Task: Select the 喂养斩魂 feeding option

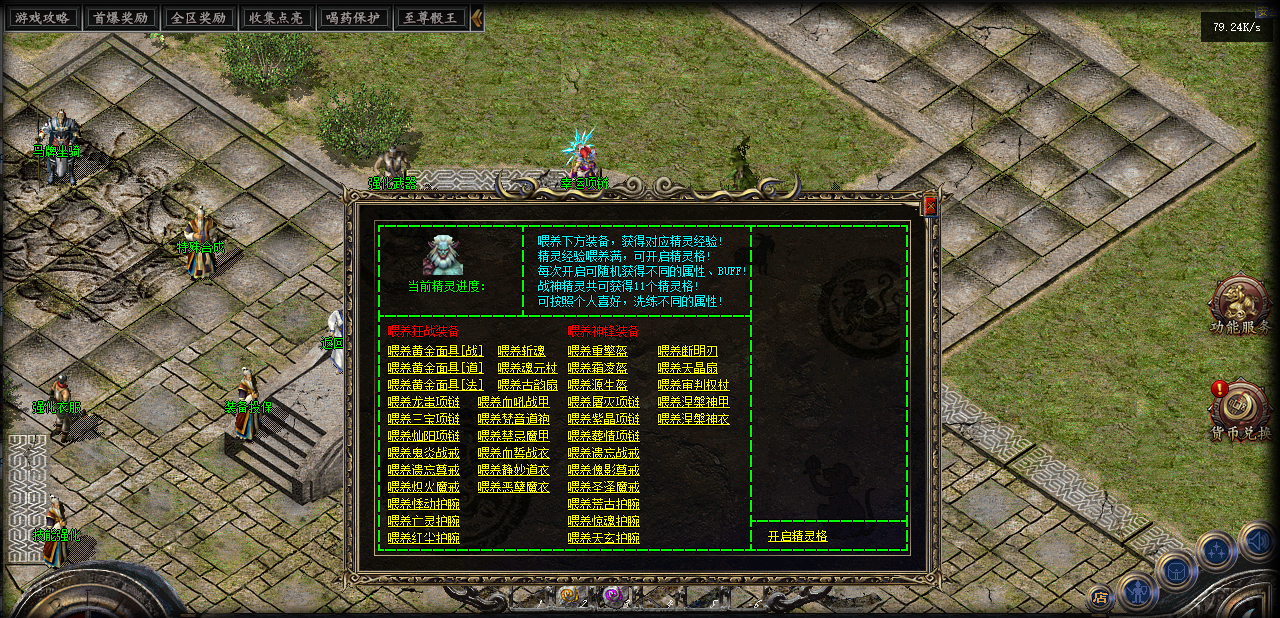Action: pyautogui.click(x=521, y=351)
